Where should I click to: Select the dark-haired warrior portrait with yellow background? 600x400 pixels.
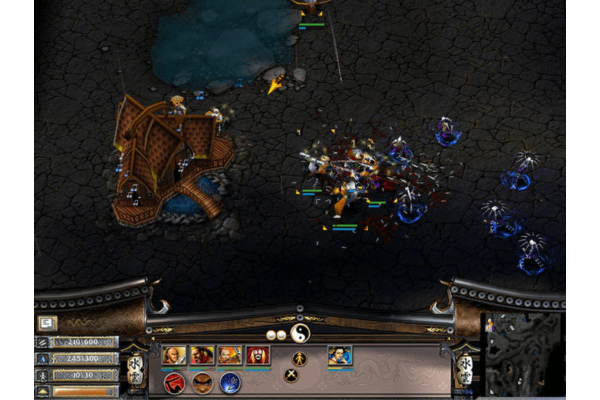(x=202, y=355)
